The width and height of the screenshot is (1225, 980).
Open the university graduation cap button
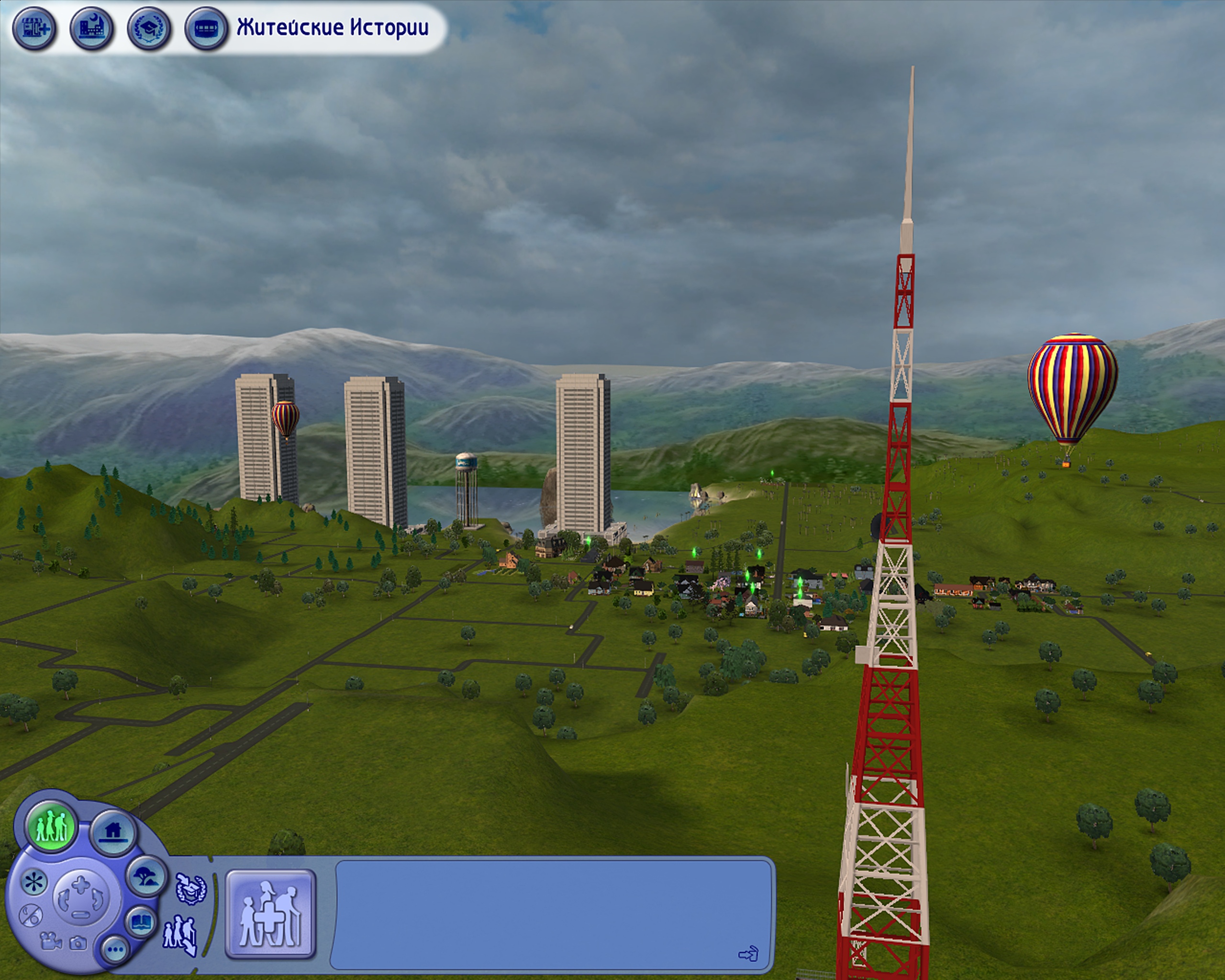149,28
